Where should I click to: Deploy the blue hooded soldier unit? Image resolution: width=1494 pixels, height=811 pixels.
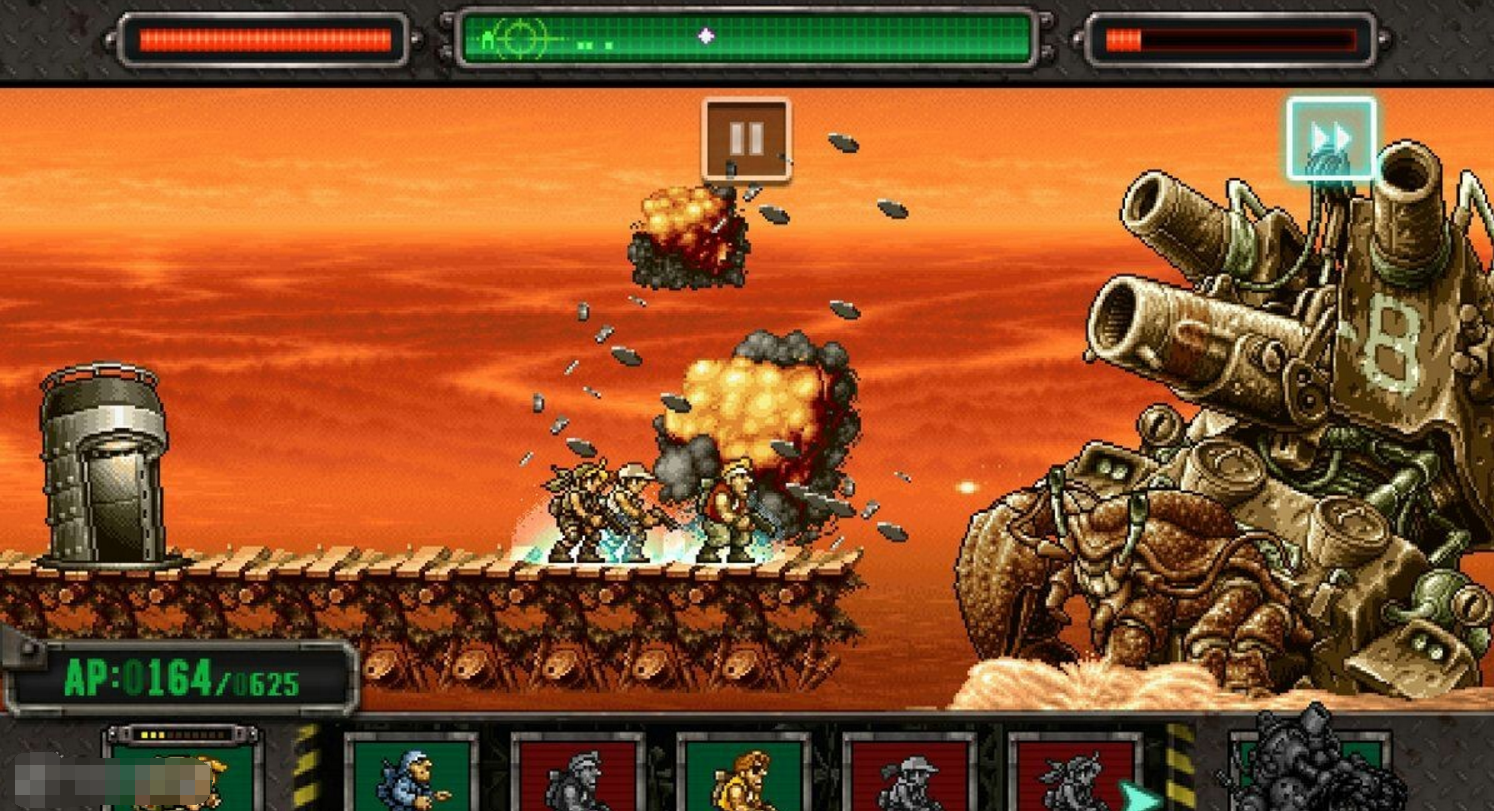pos(411,773)
